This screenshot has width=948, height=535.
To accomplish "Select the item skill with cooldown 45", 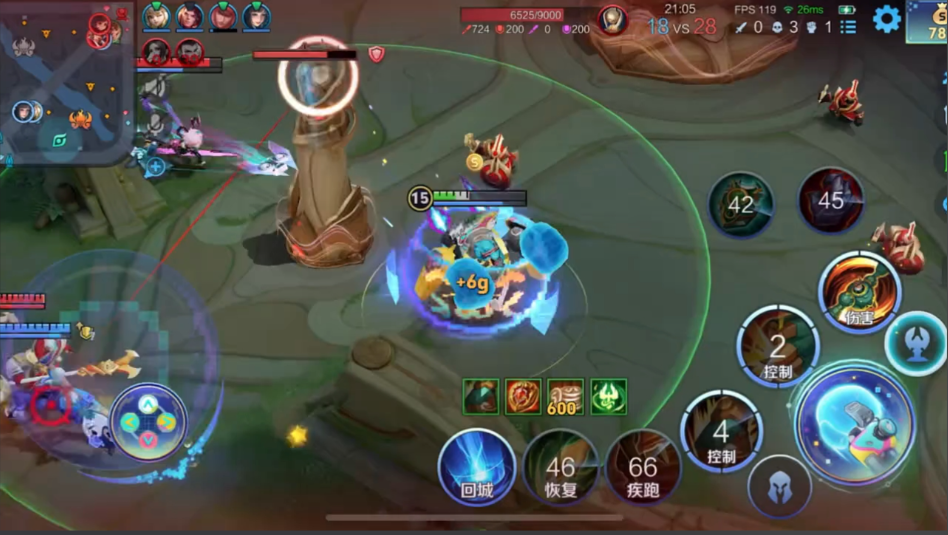I will [831, 201].
